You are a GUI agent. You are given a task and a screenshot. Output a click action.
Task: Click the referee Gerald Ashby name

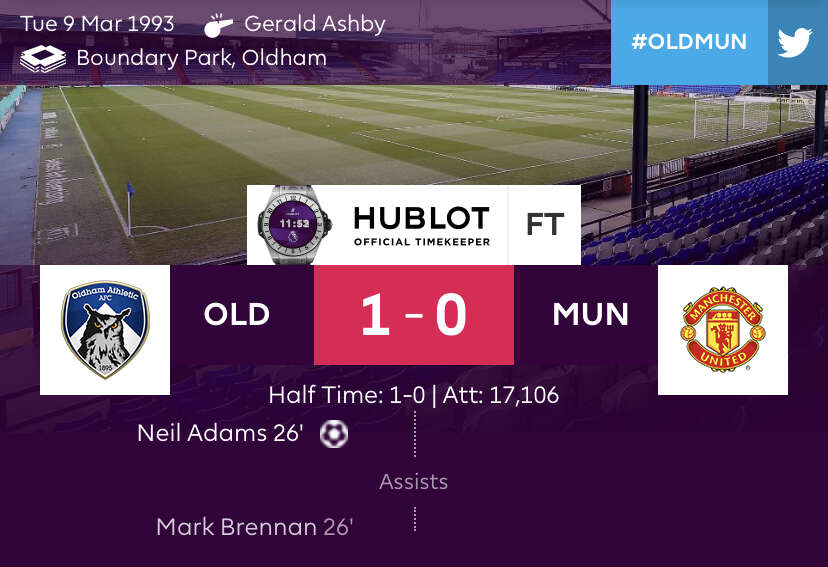[x=314, y=24]
